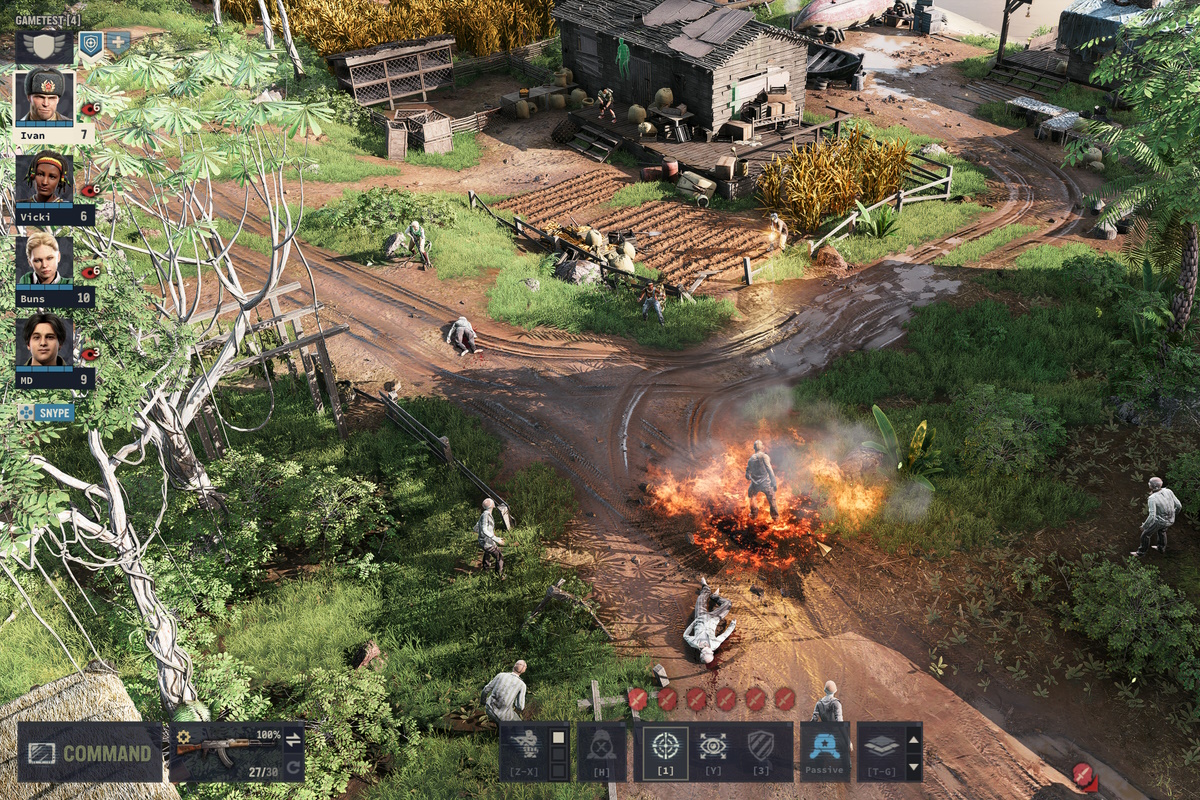Use the striped shield action
This screenshot has height=800, width=1200.
[x=762, y=747]
